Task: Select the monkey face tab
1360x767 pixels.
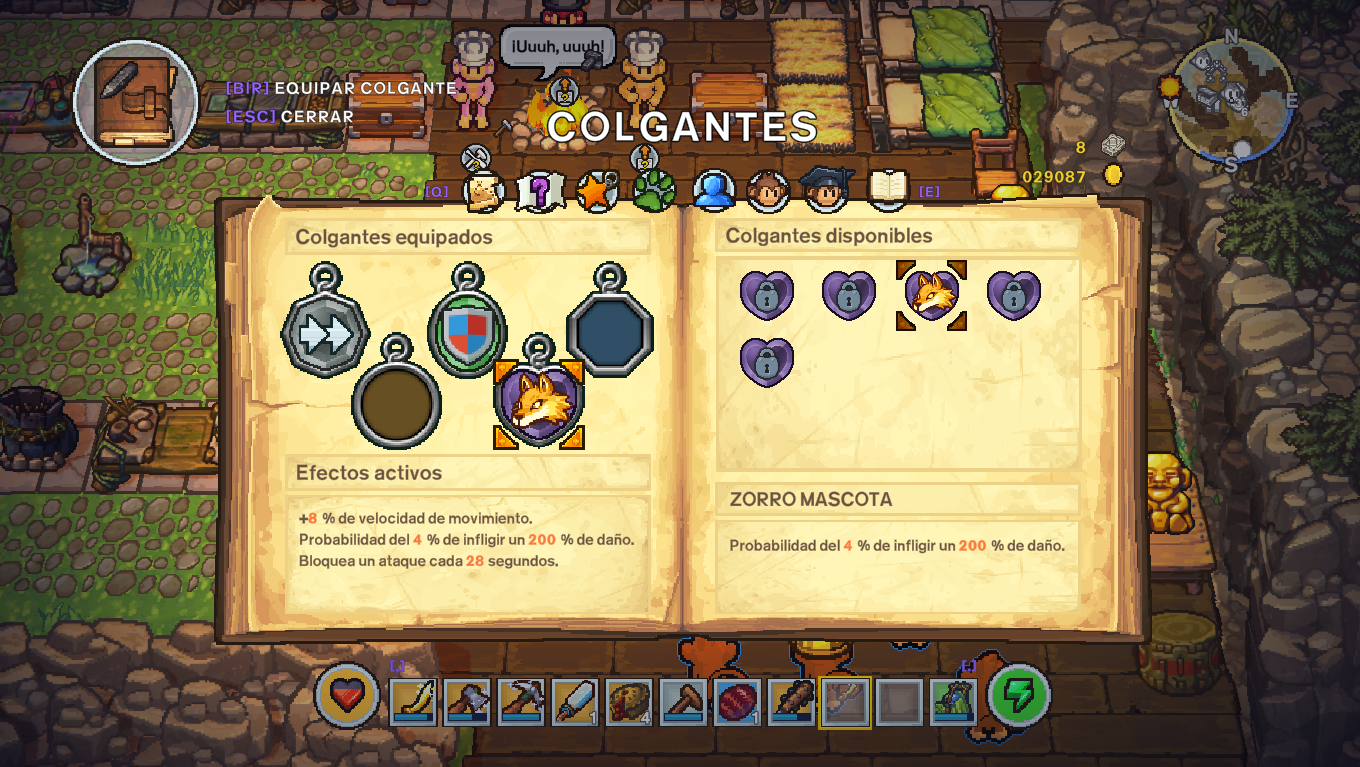Action: (768, 188)
